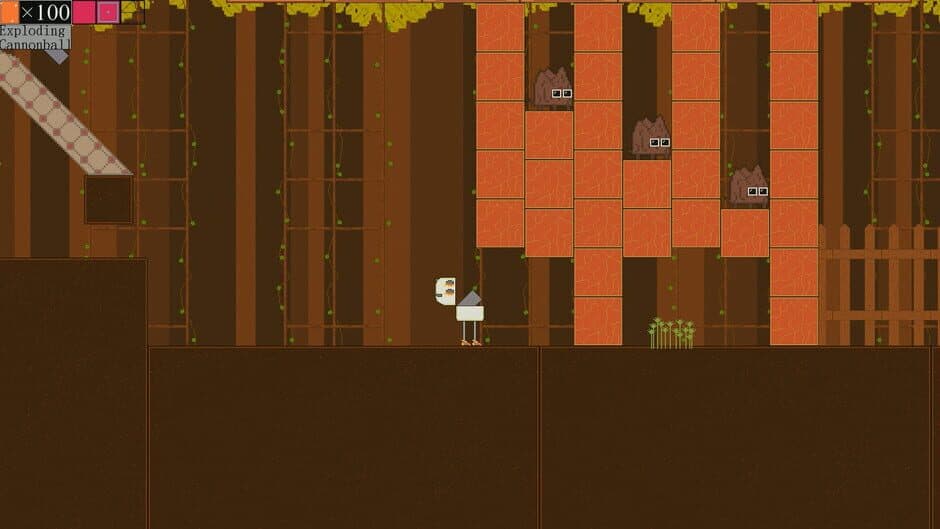Viewport: 940px width, 529px height.
Task: Choose the pink square with center dot
Action: pos(108,12)
